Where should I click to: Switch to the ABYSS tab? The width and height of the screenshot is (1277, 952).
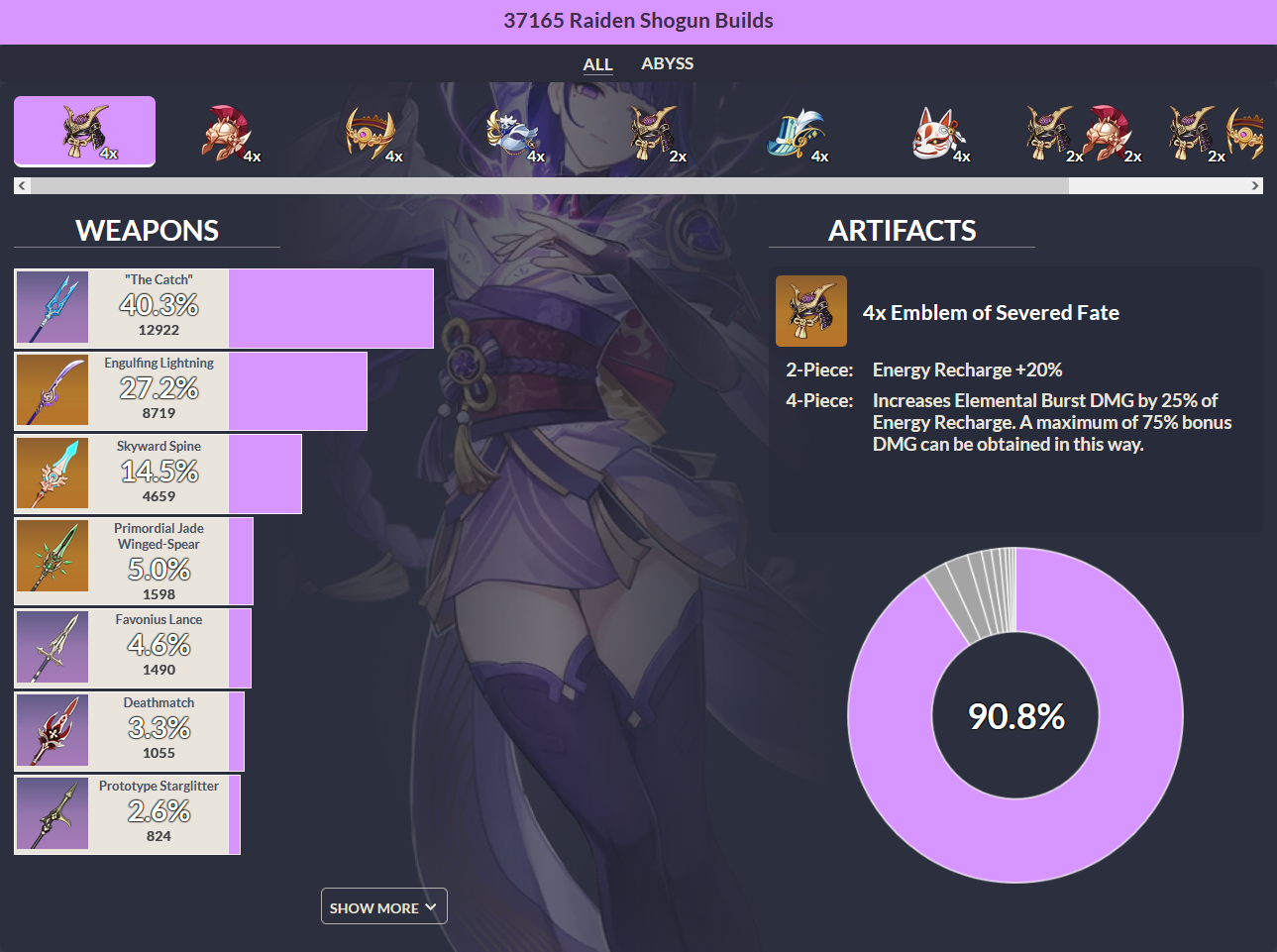pos(667,63)
